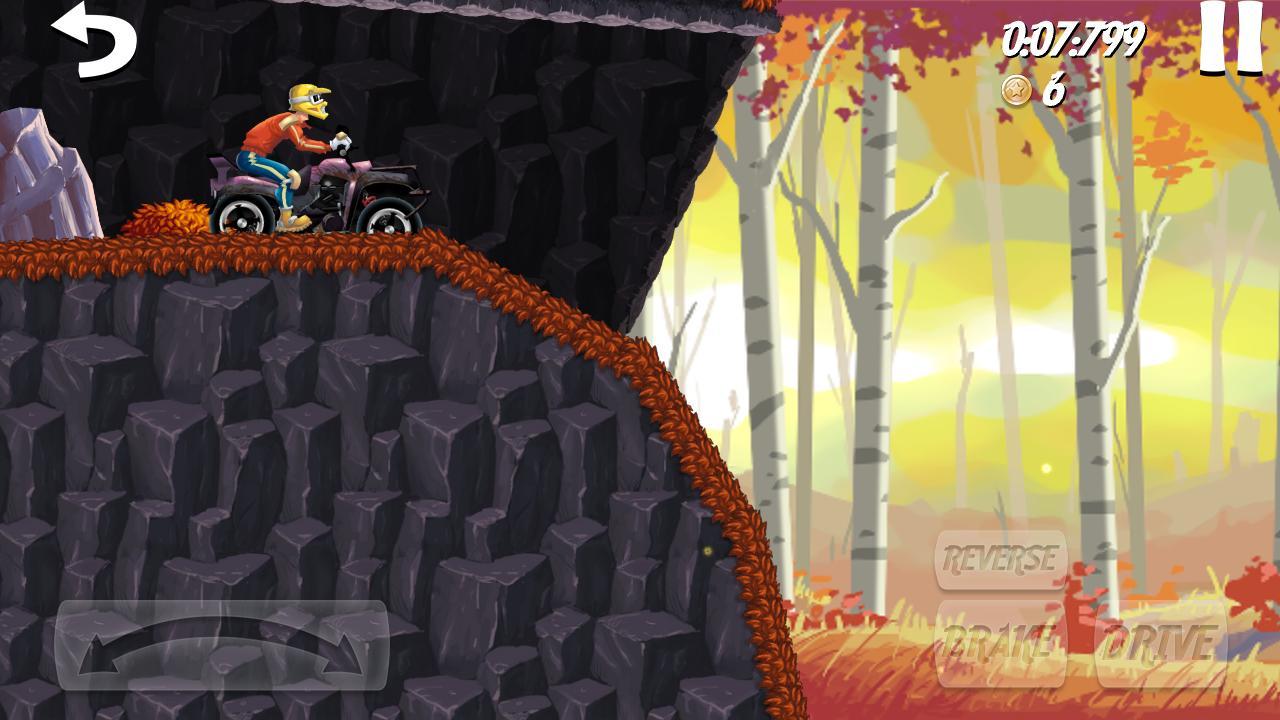Image resolution: width=1280 pixels, height=720 pixels.
Task: Tap the race timer display
Action: tap(1073, 40)
